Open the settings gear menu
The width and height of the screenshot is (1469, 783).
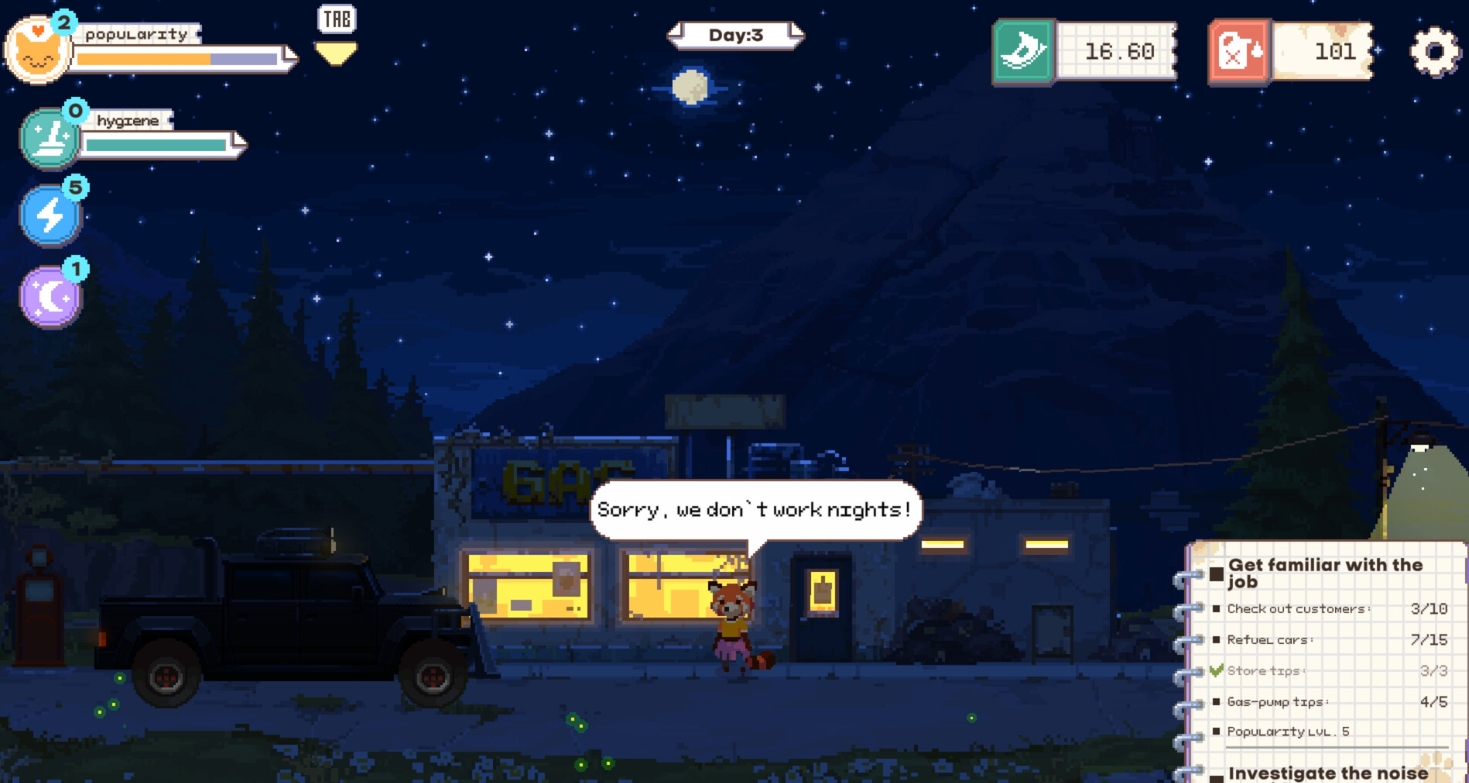click(x=1435, y=51)
